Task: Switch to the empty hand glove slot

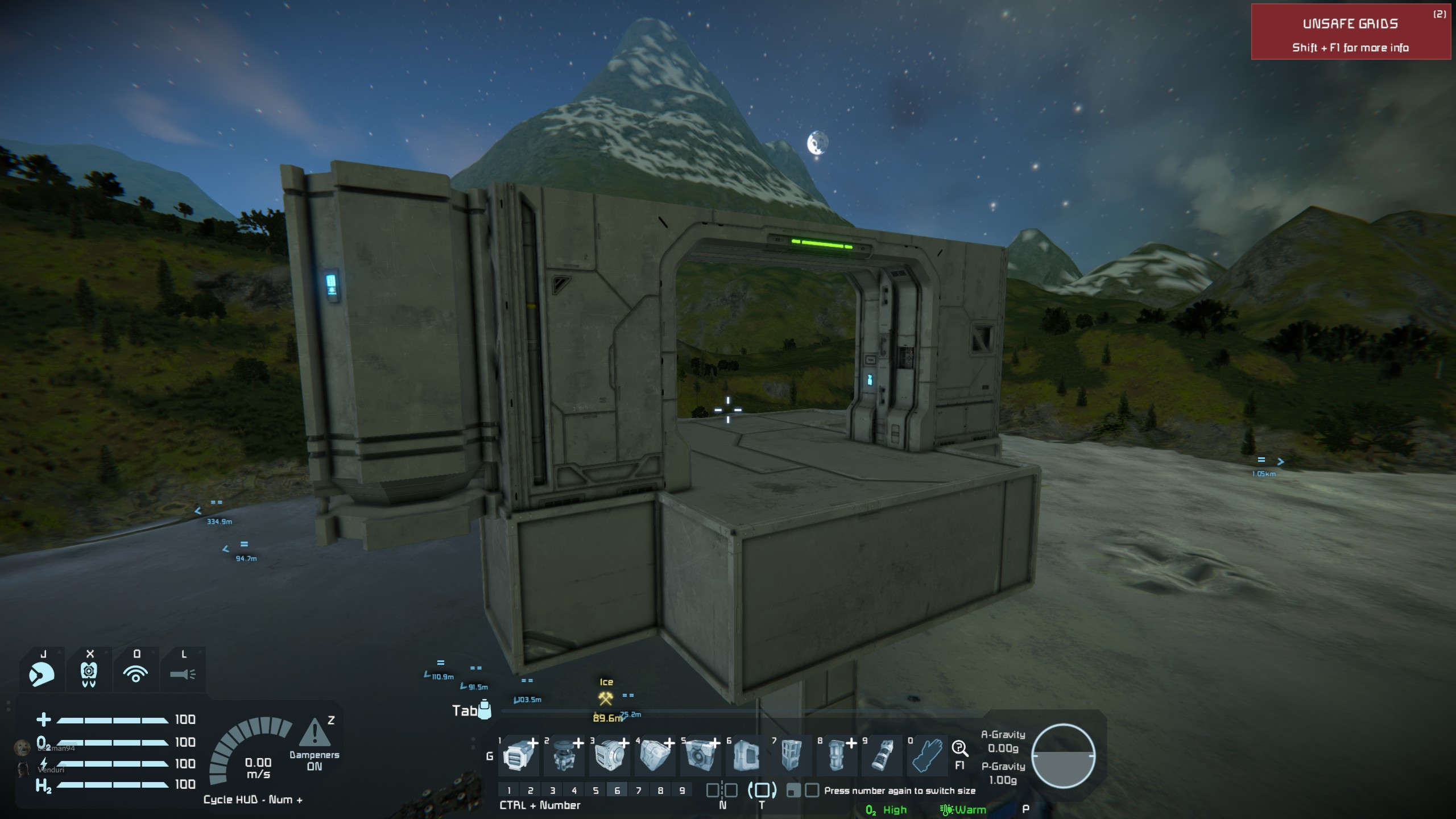Action: click(928, 756)
